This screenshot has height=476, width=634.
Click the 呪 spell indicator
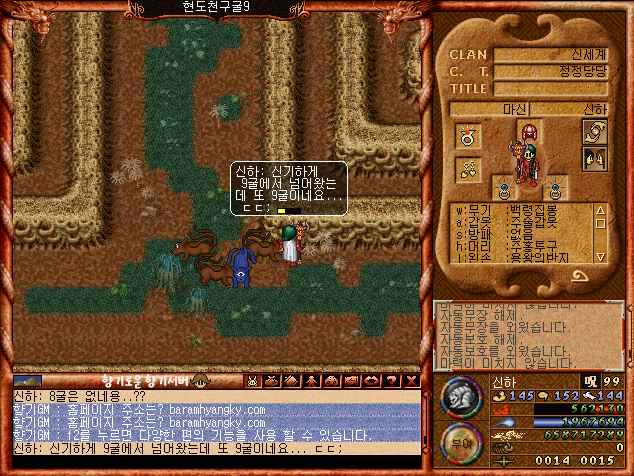click(x=590, y=381)
